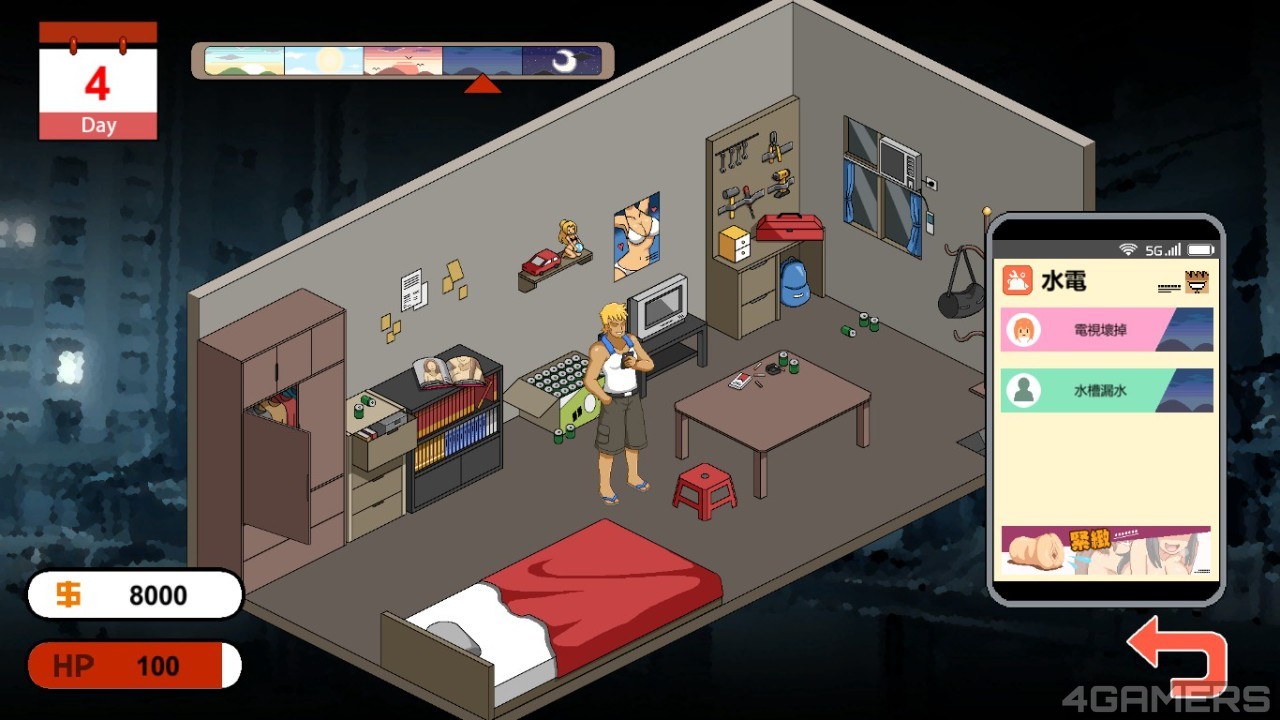The image size is (1280, 720).
Task: Select the green 水槽漏水 repair job
Action: click(1107, 391)
